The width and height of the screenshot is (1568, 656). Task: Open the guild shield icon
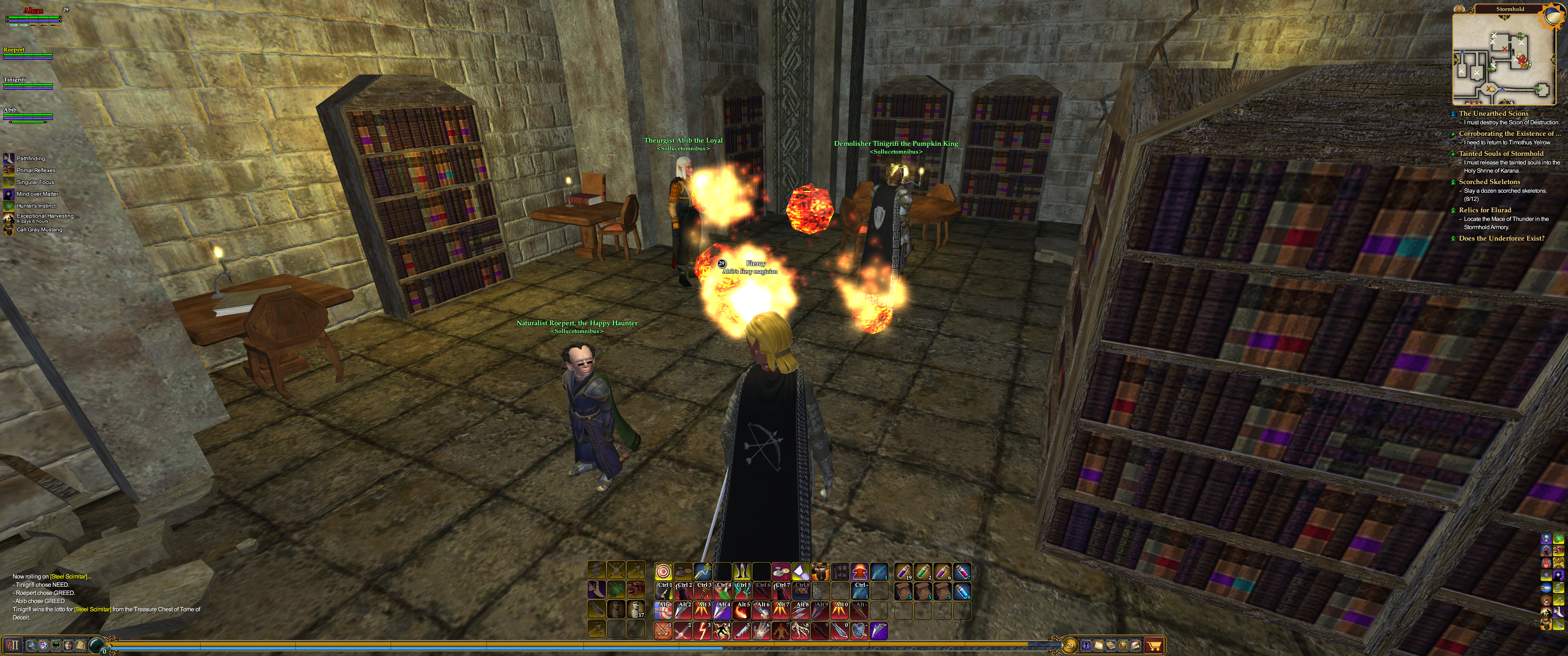click(43, 645)
